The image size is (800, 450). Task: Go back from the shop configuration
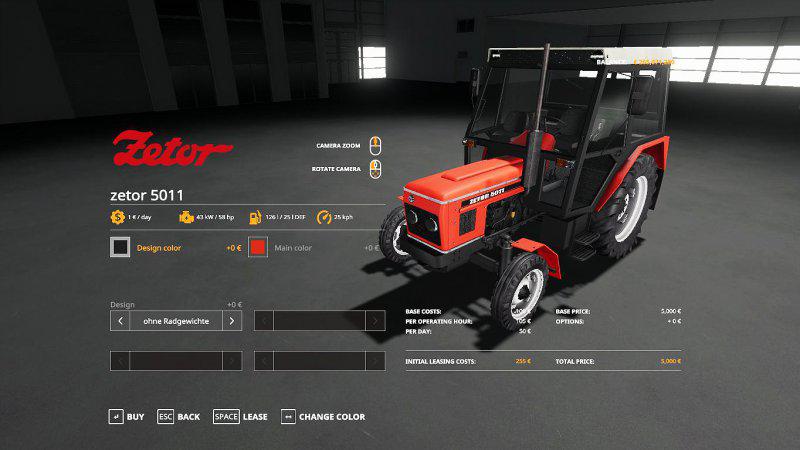(179, 416)
